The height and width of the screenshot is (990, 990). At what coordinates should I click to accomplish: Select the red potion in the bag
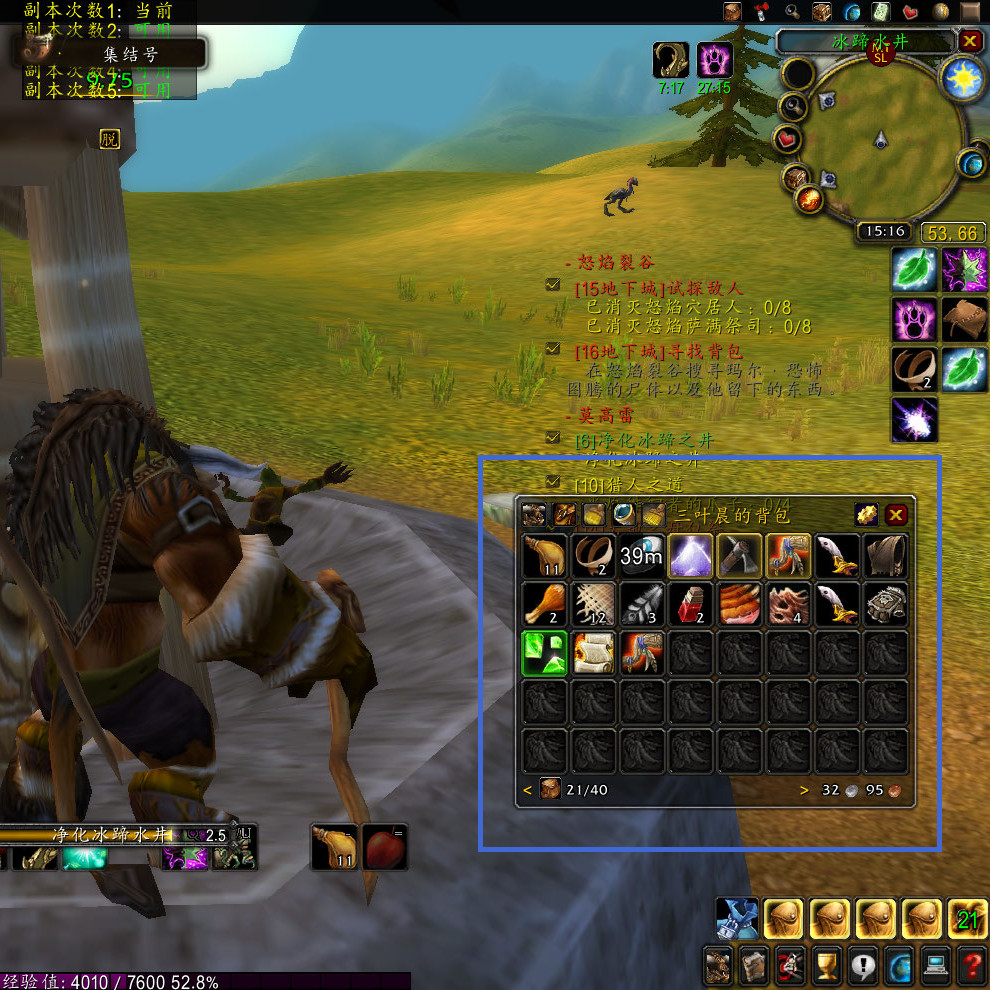click(x=691, y=605)
